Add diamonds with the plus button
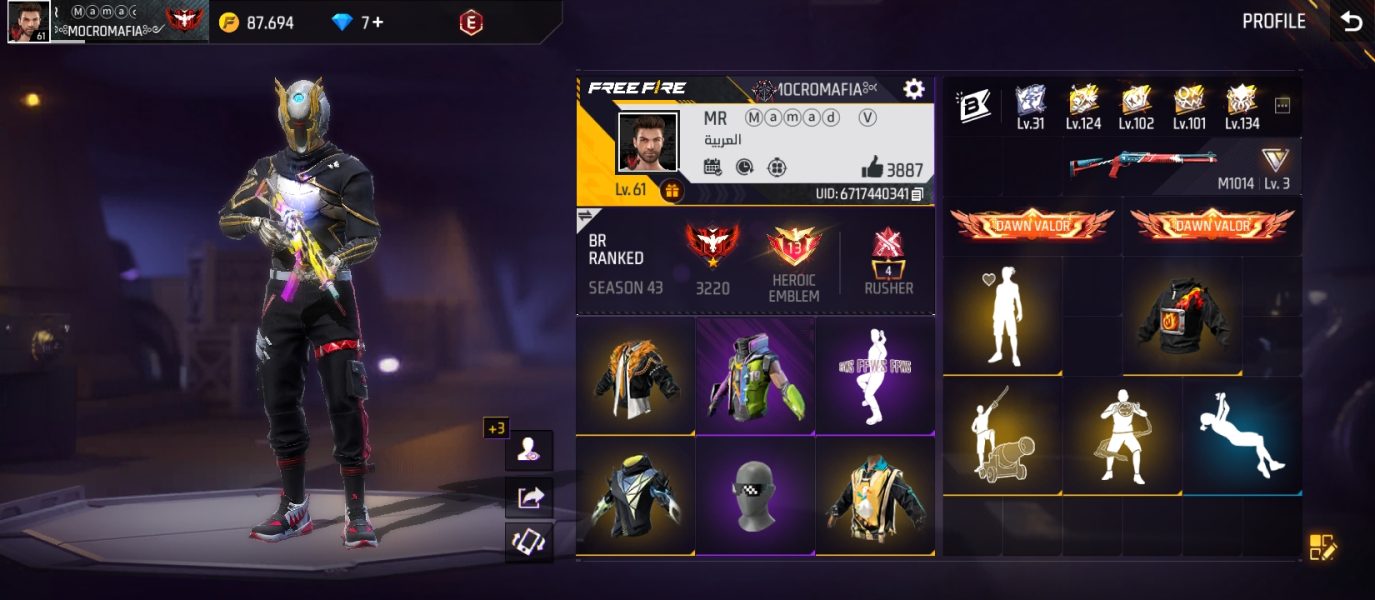This screenshot has height=600, width=1375. coord(377,22)
